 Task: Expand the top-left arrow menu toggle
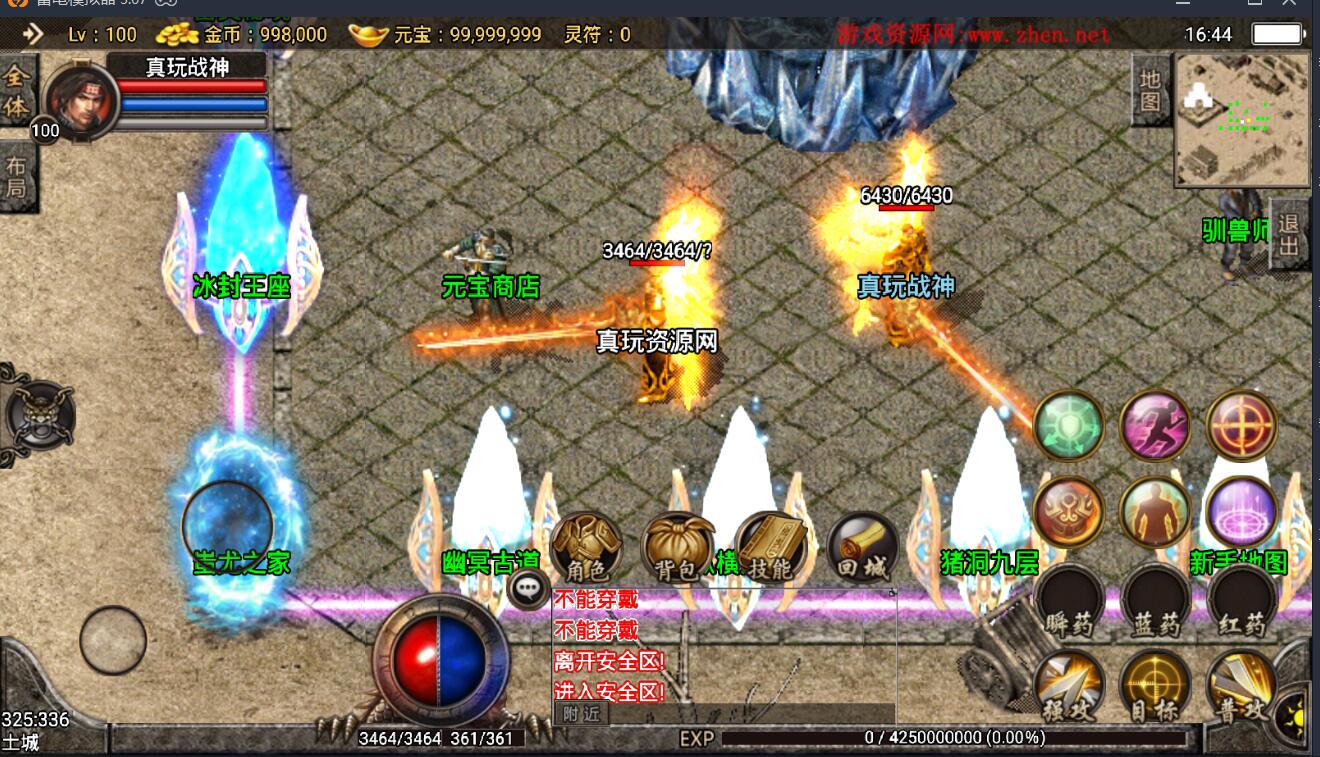tap(33, 34)
